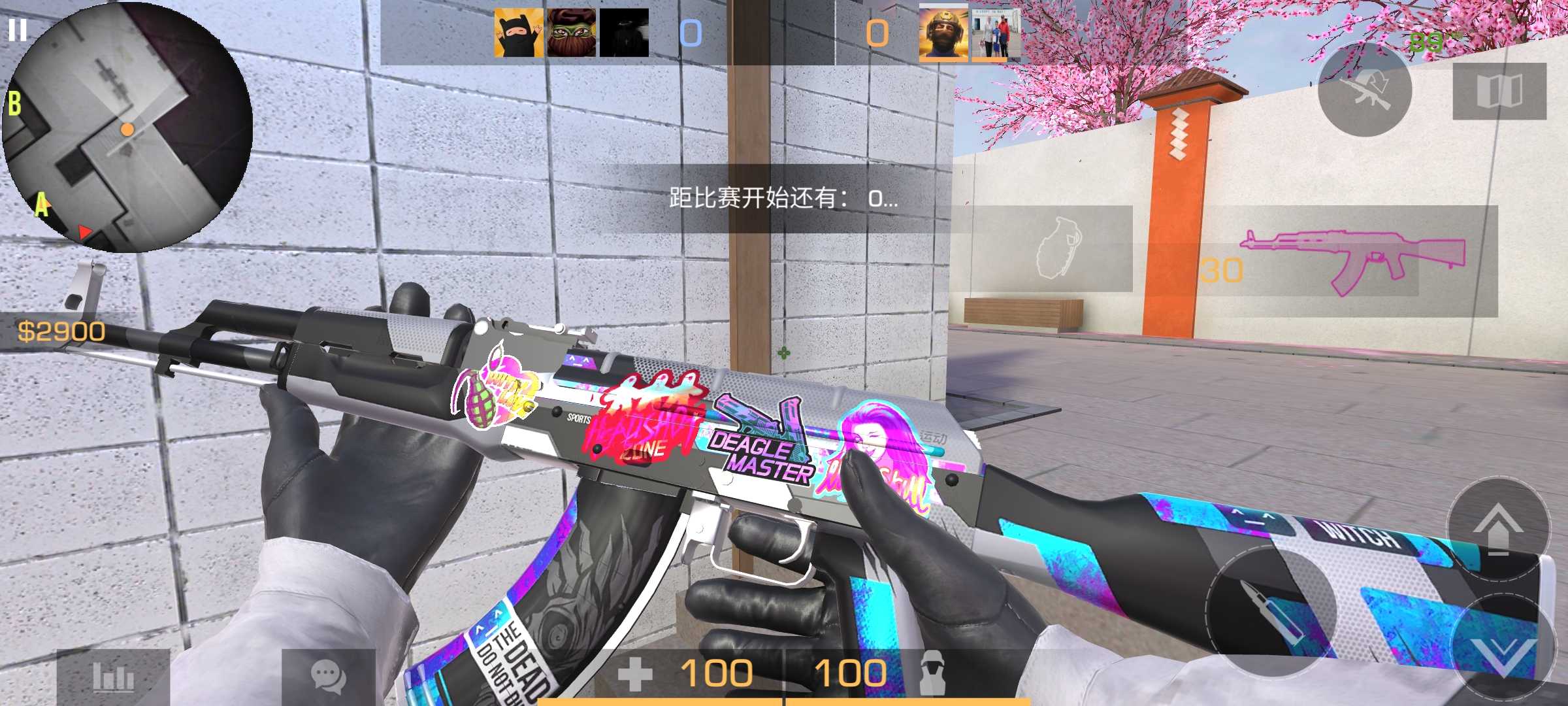Viewport: 1568px width, 706px height.
Task: Tap the soldier with rifle round button
Action: (1365, 90)
